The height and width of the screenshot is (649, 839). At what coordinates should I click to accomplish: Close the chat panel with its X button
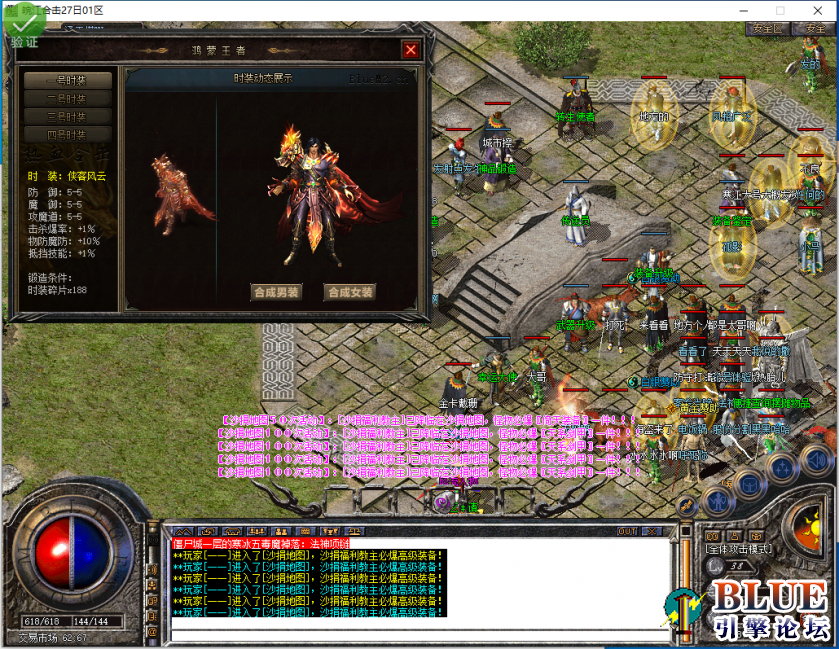pyautogui.click(x=651, y=531)
